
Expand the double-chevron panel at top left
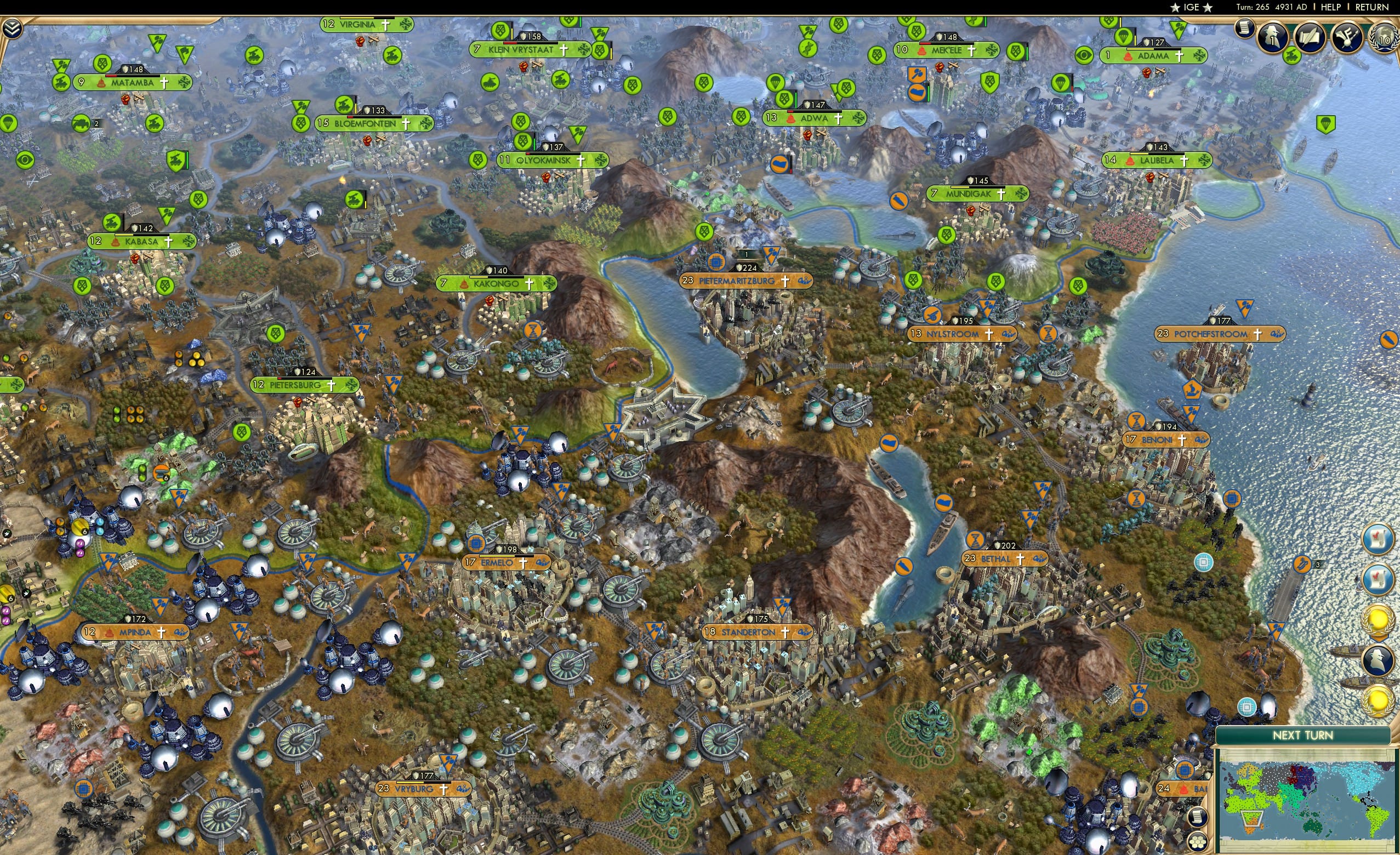coord(13,29)
